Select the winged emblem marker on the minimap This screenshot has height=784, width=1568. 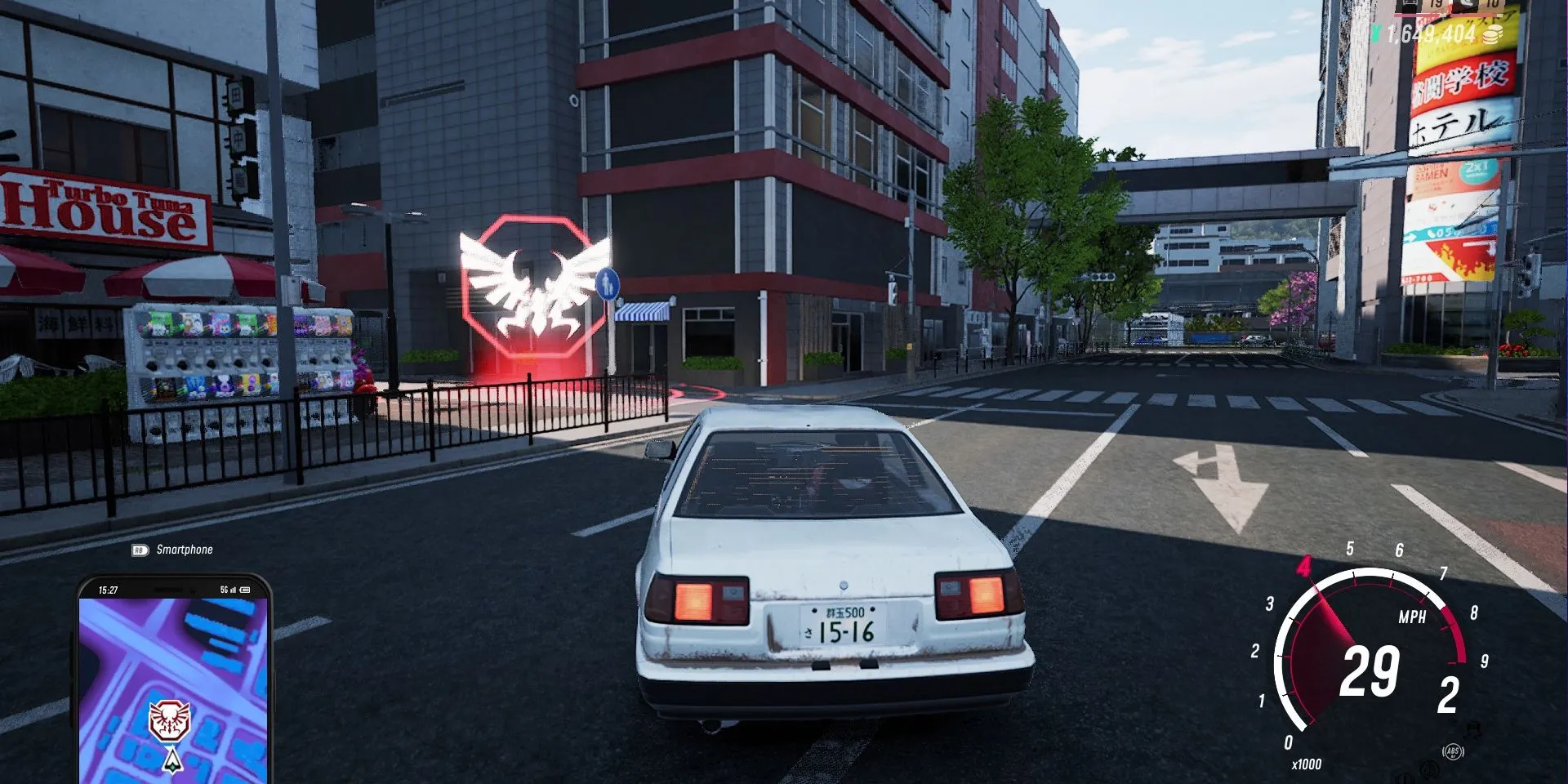(x=169, y=720)
